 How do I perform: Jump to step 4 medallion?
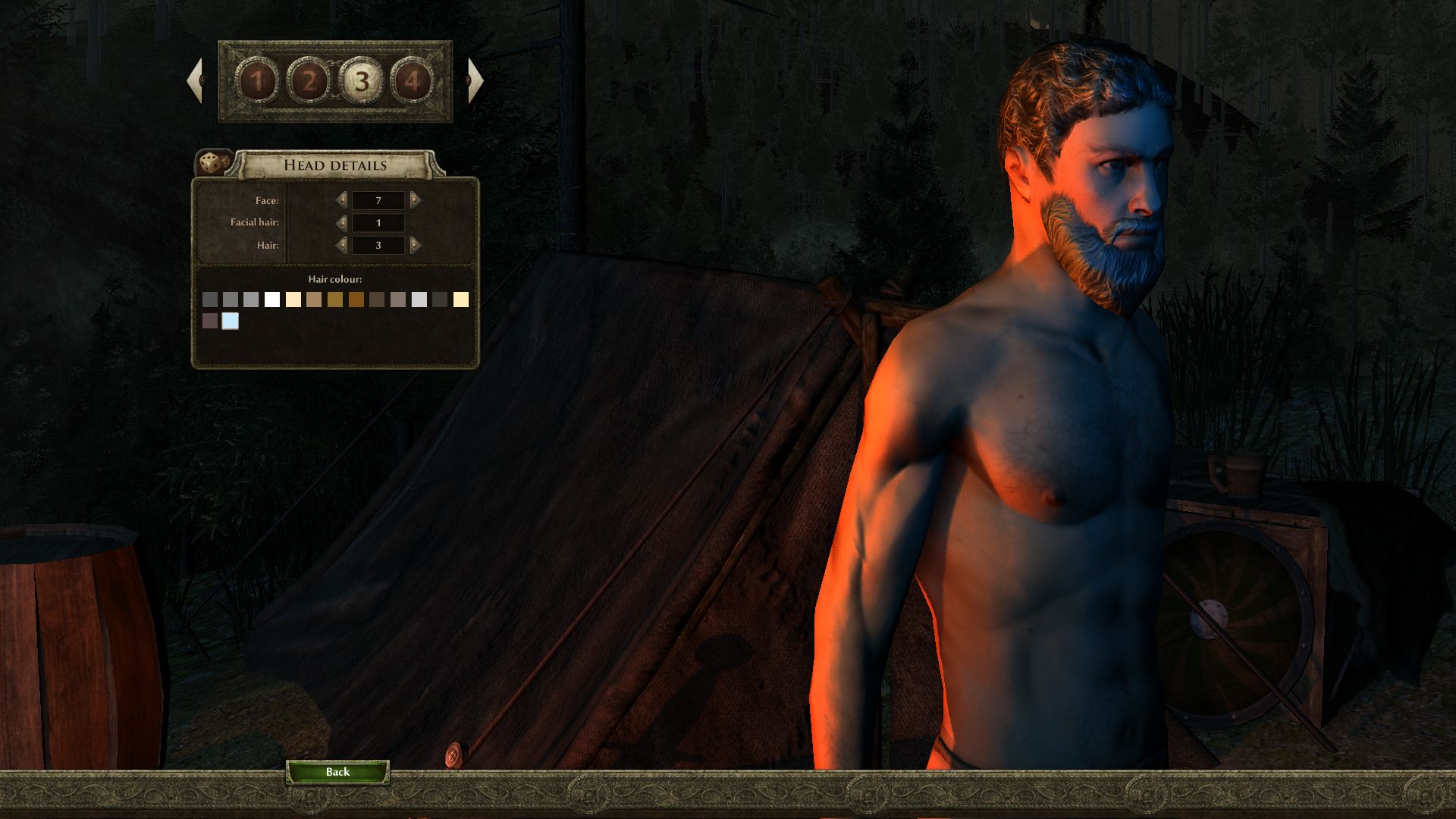click(x=413, y=81)
